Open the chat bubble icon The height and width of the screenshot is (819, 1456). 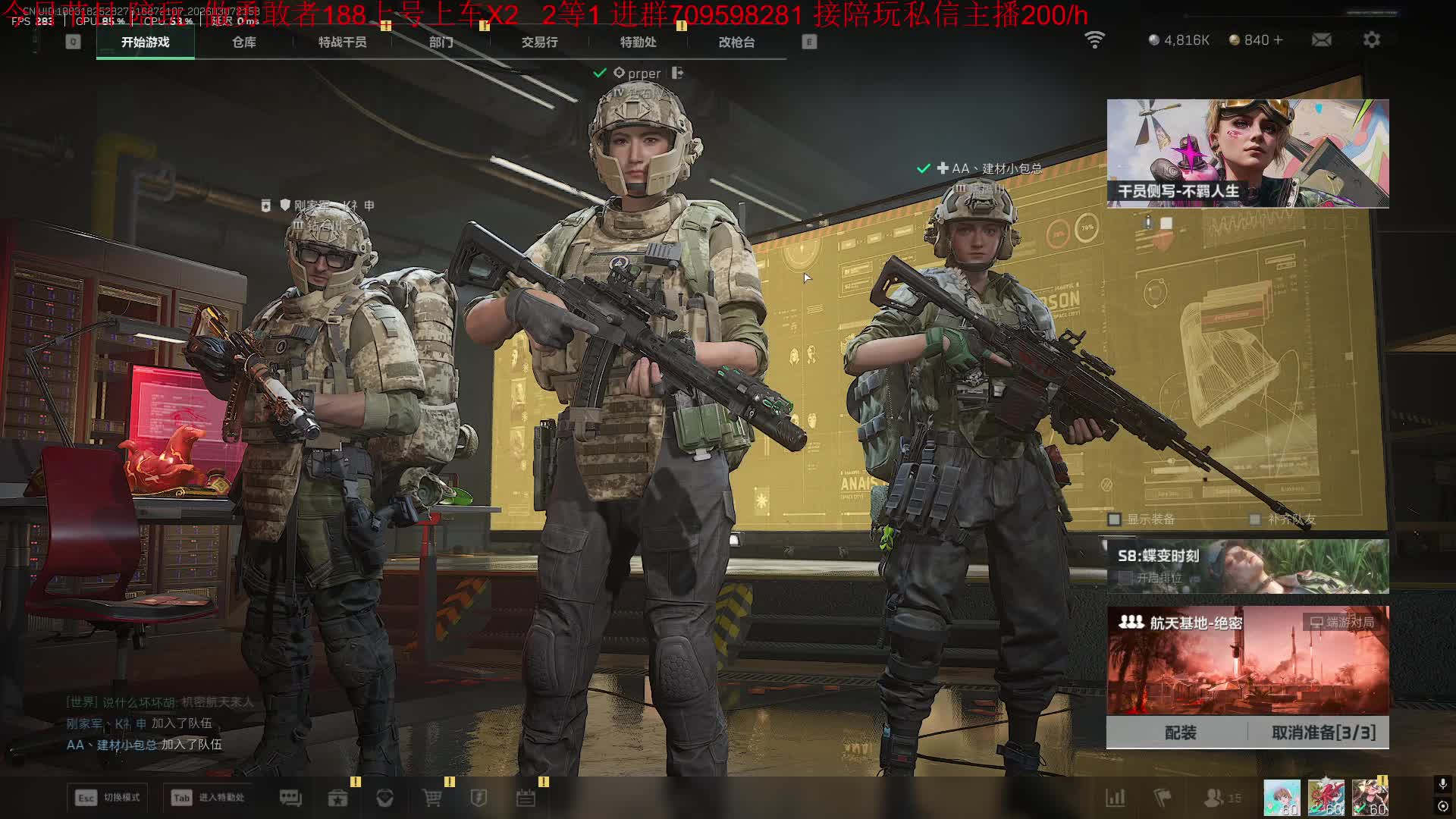[290, 798]
